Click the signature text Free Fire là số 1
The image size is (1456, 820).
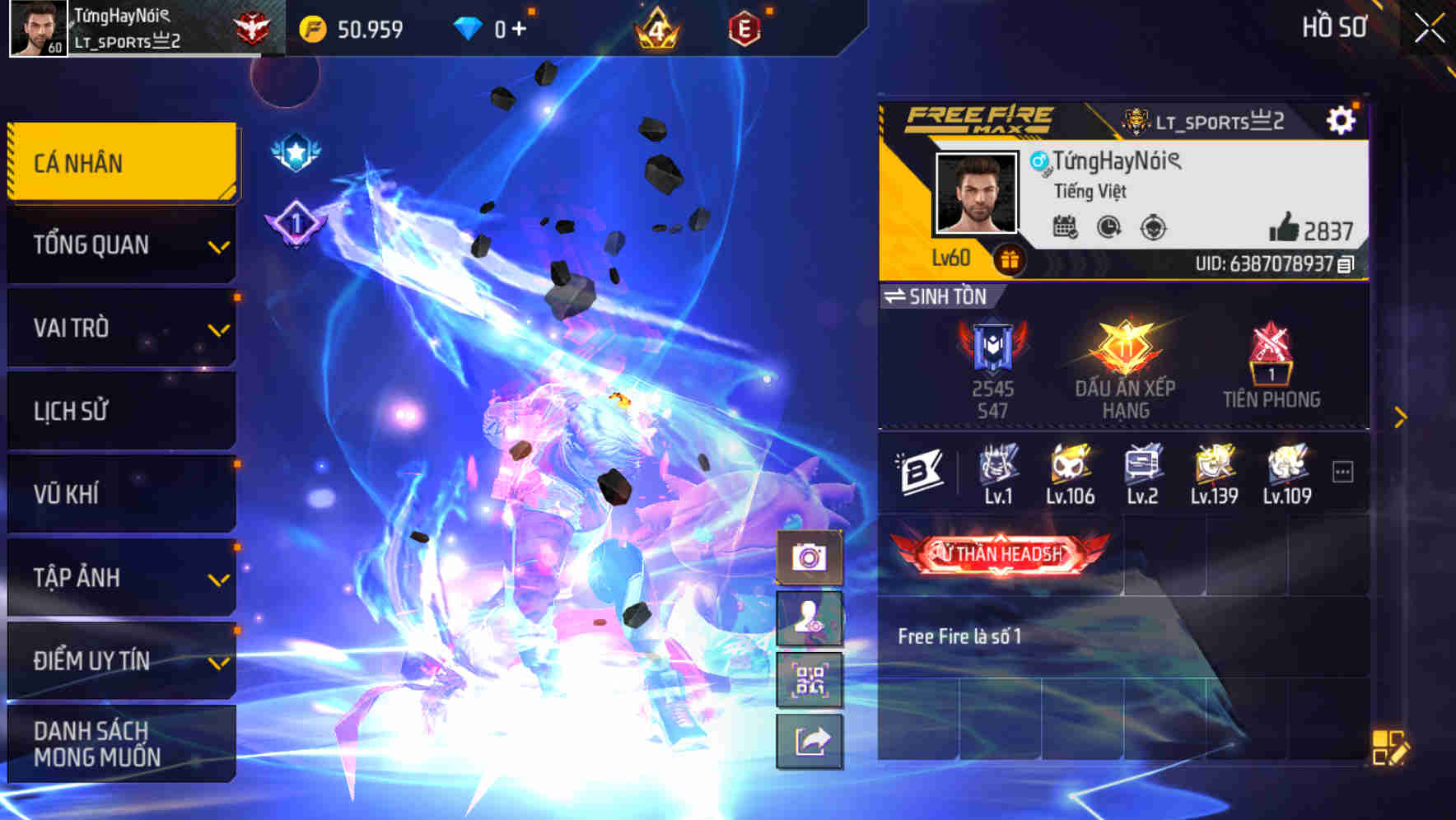click(x=961, y=636)
